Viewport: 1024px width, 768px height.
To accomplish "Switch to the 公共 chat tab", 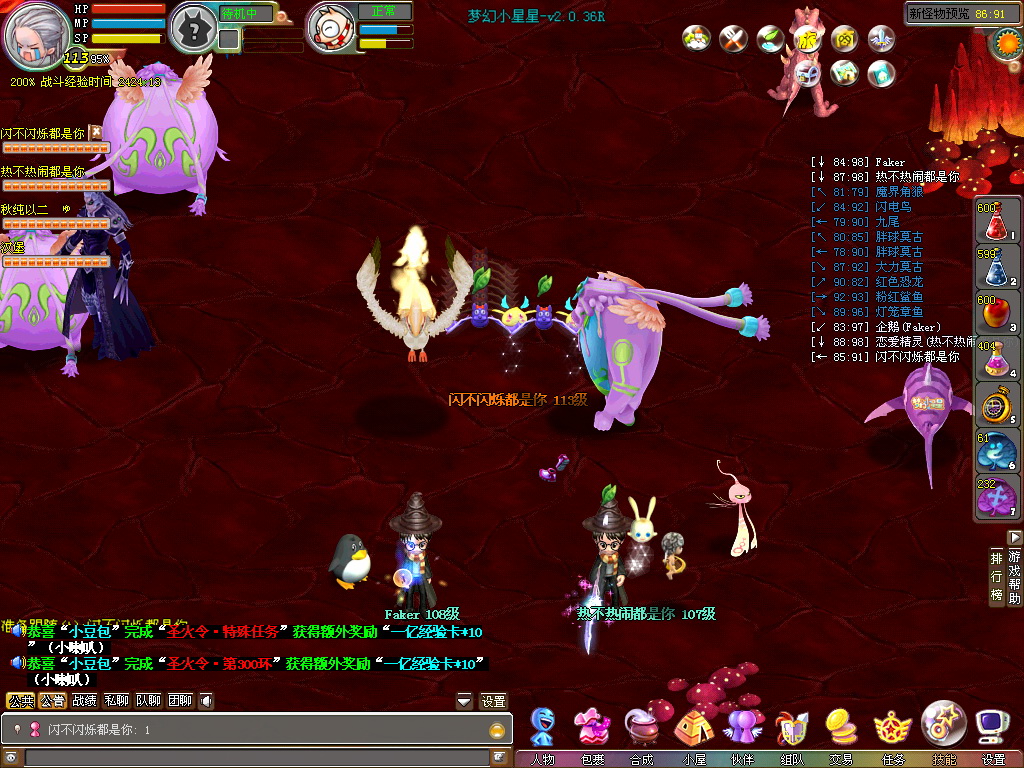I will point(20,701).
